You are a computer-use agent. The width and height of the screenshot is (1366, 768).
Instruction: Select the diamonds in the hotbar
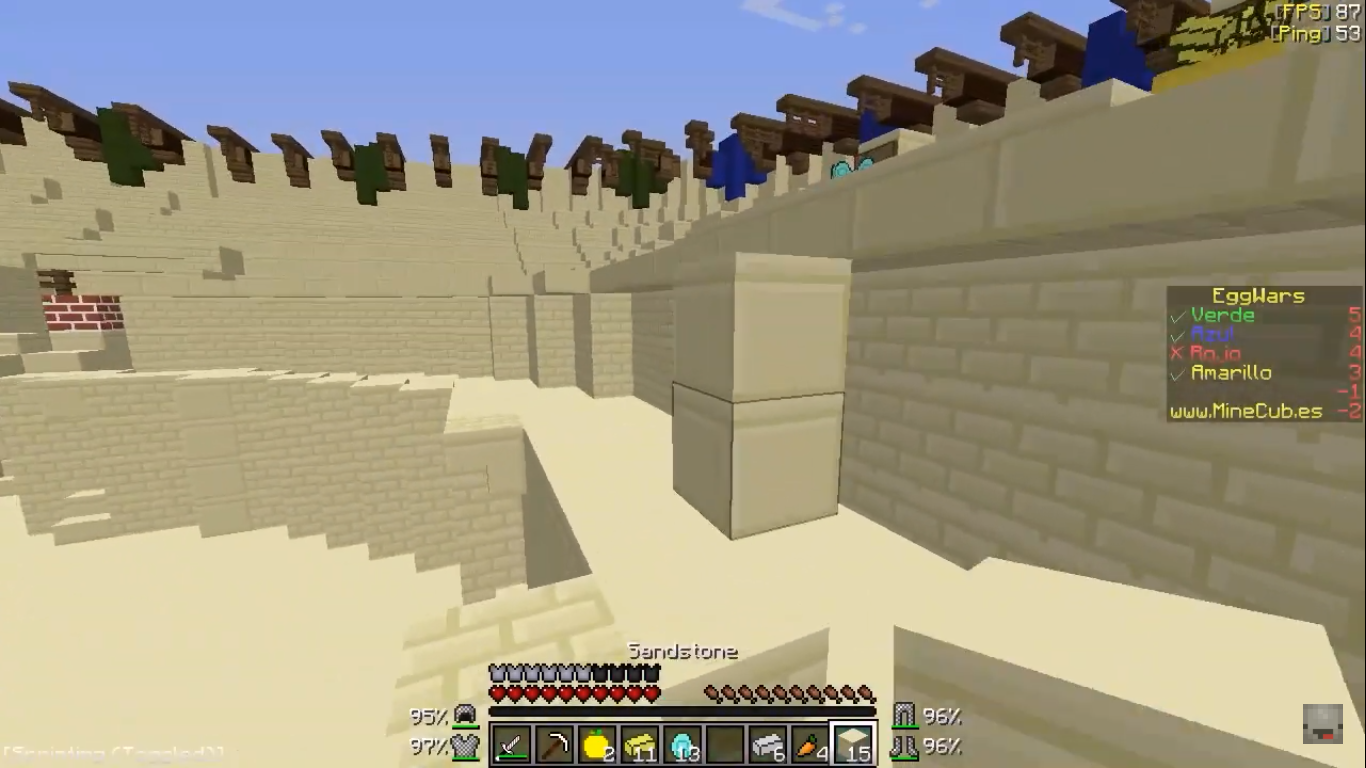click(681, 744)
